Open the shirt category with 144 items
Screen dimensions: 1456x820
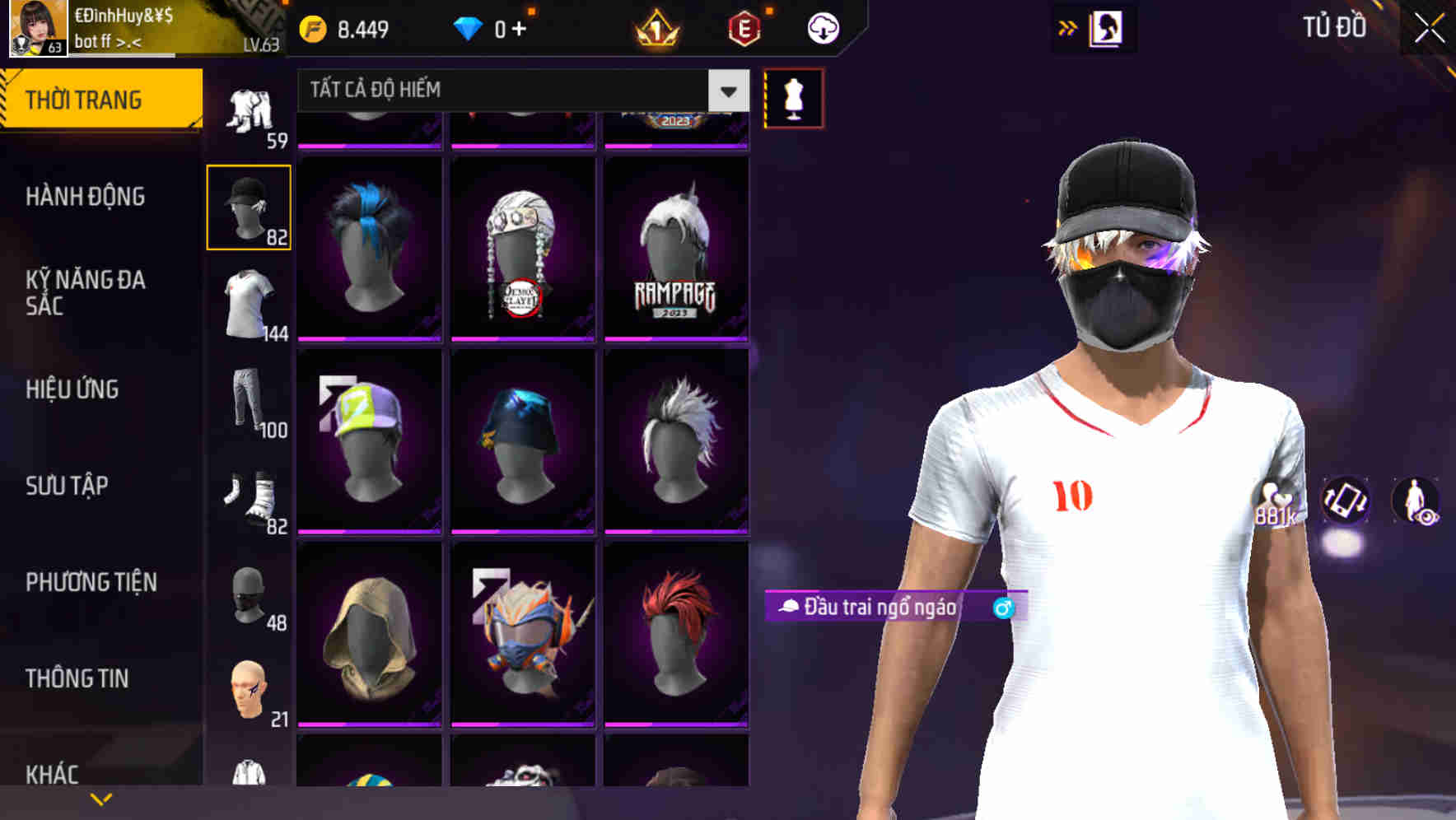pos(248,305)
